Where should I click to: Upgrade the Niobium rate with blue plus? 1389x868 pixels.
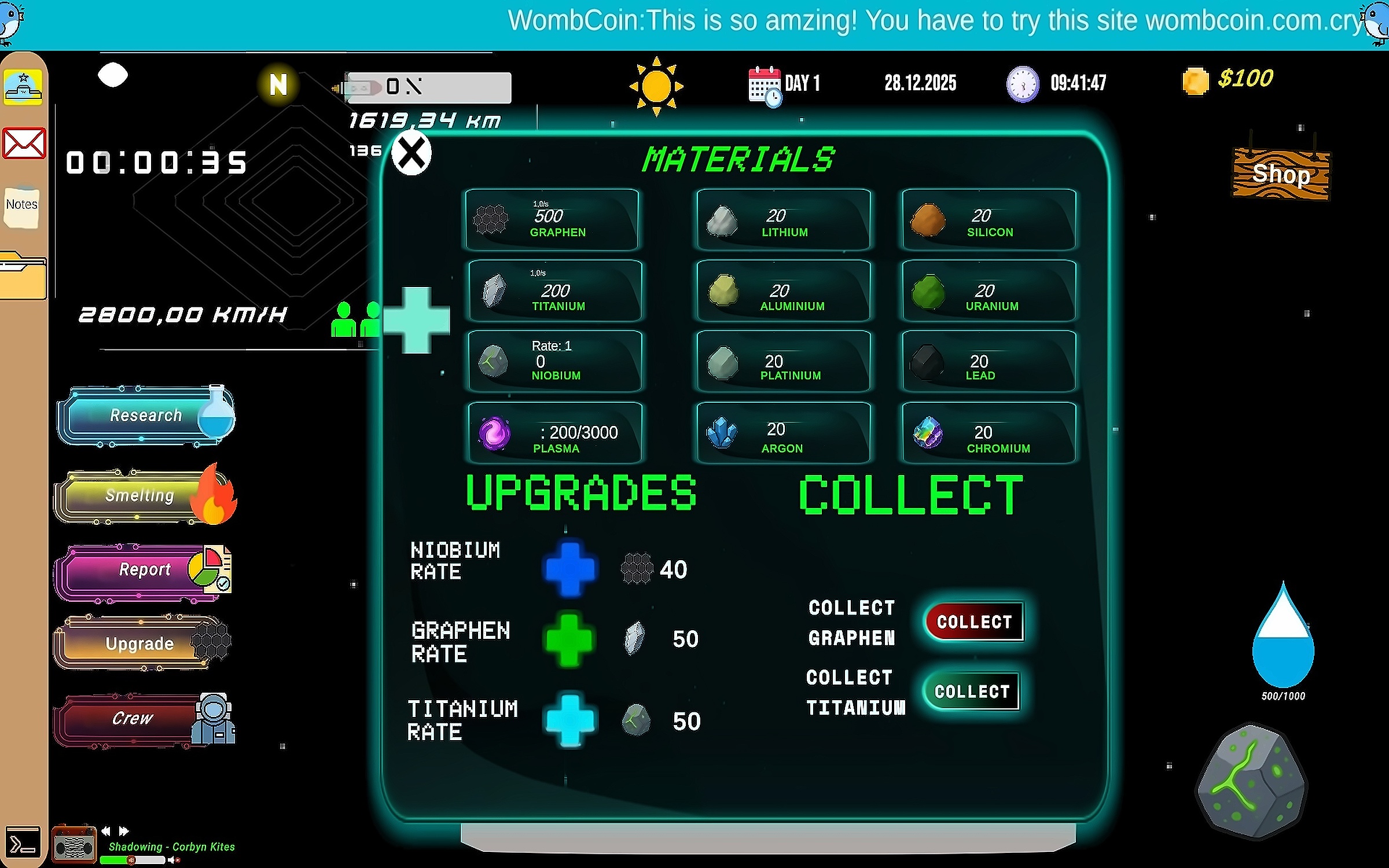click(570, 569)
